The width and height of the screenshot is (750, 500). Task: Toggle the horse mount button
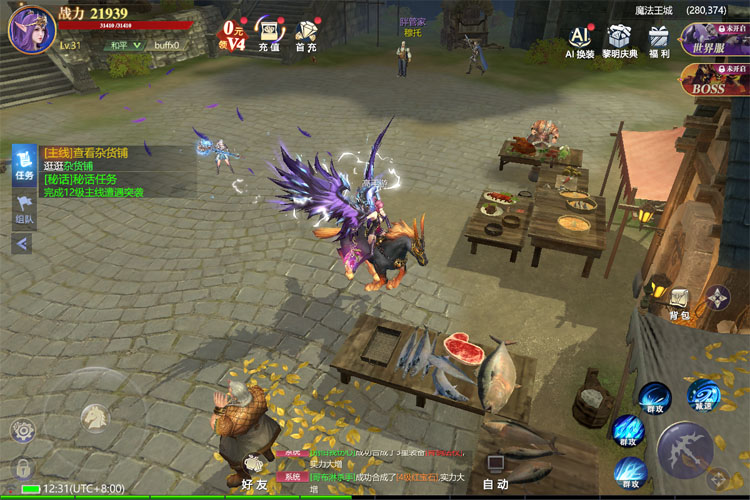pyautogui.click(x=95, y=417)
